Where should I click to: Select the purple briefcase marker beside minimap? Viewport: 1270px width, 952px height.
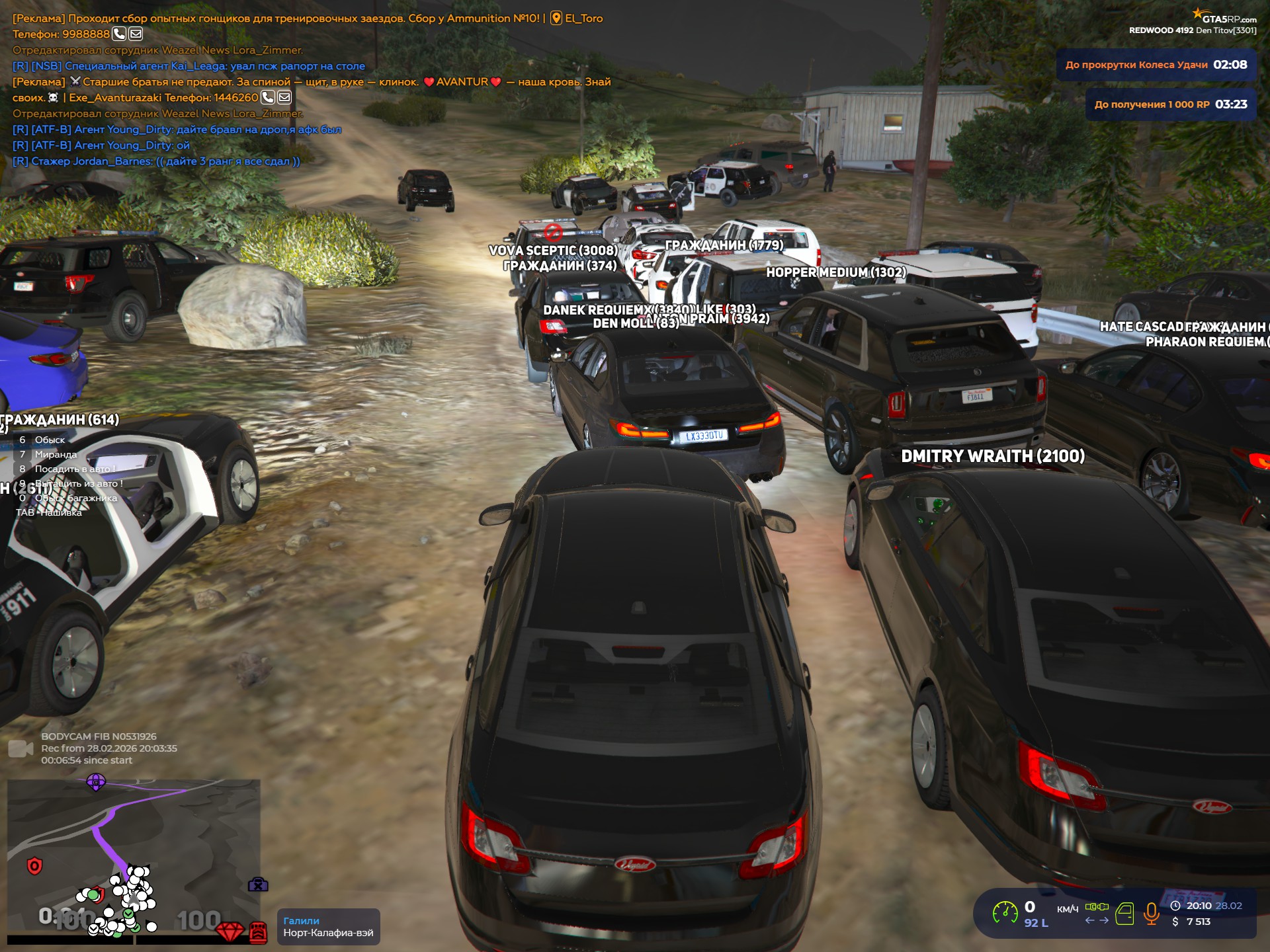click(257, 885)
